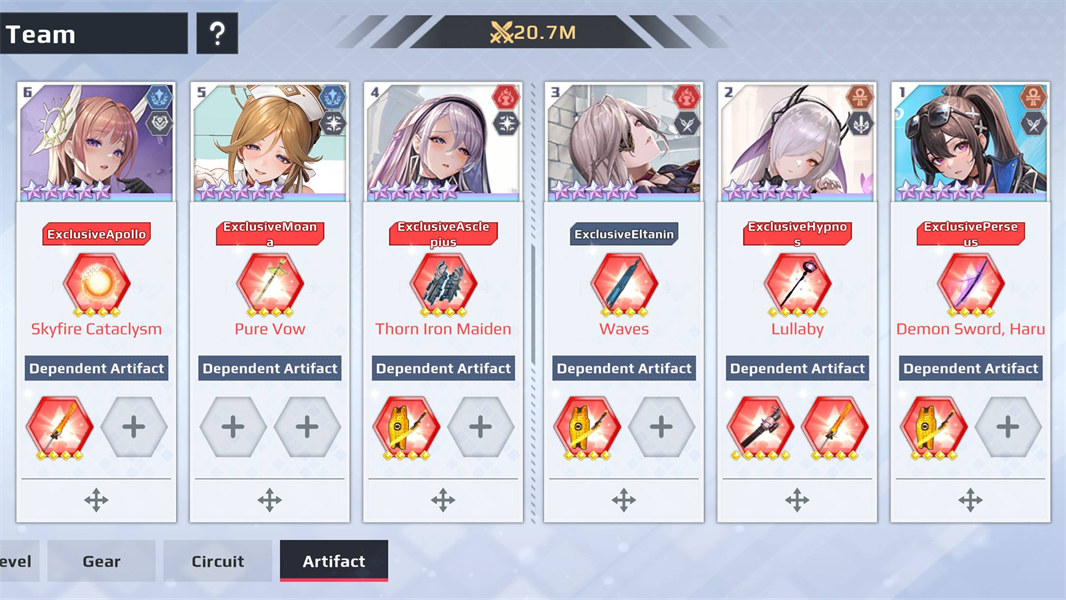Select the Artifact tab
1066x600 pixels.
(333, 561)
